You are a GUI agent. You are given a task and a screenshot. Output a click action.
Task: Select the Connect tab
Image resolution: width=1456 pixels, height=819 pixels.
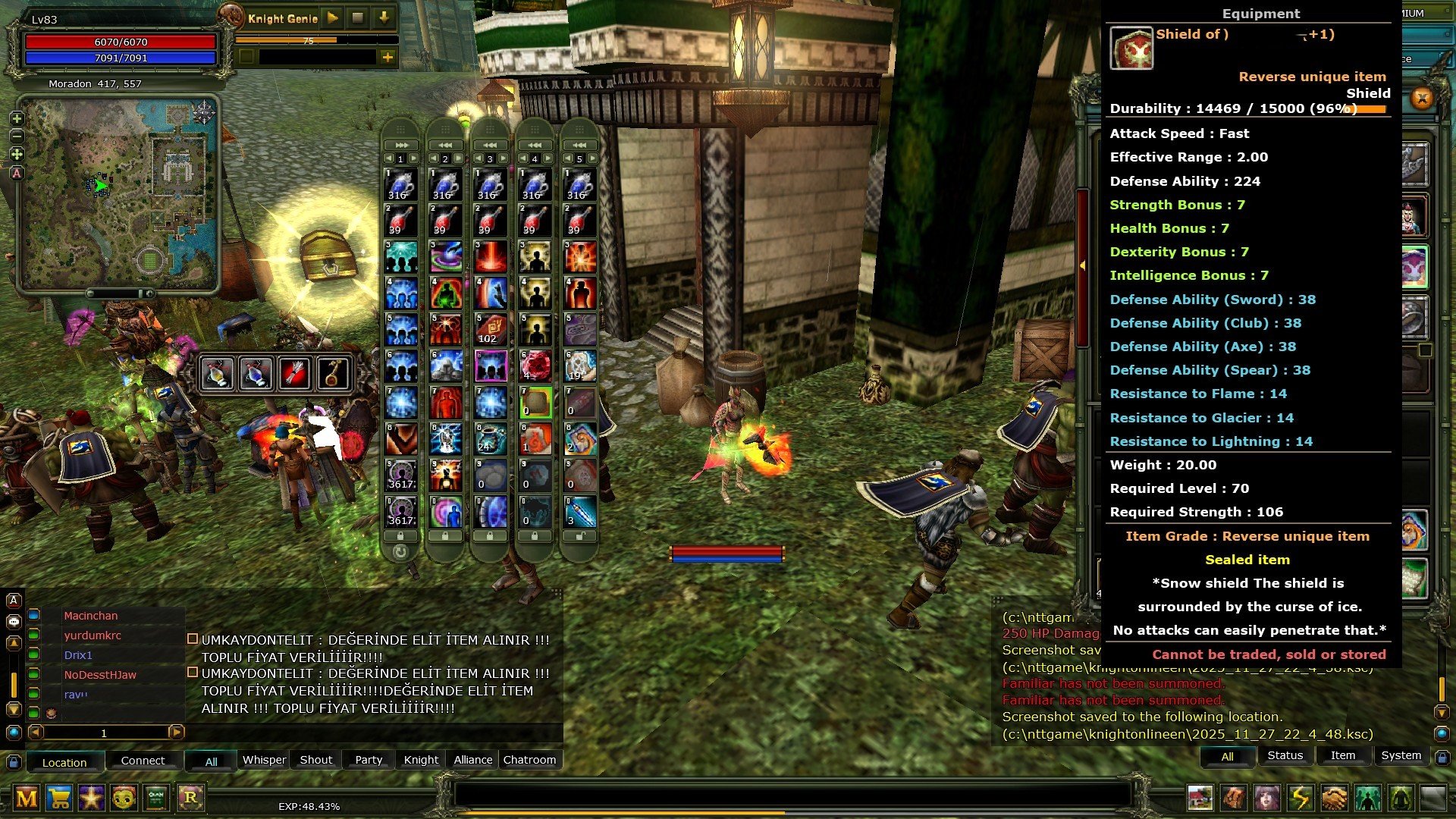click(x=143, y=761)
